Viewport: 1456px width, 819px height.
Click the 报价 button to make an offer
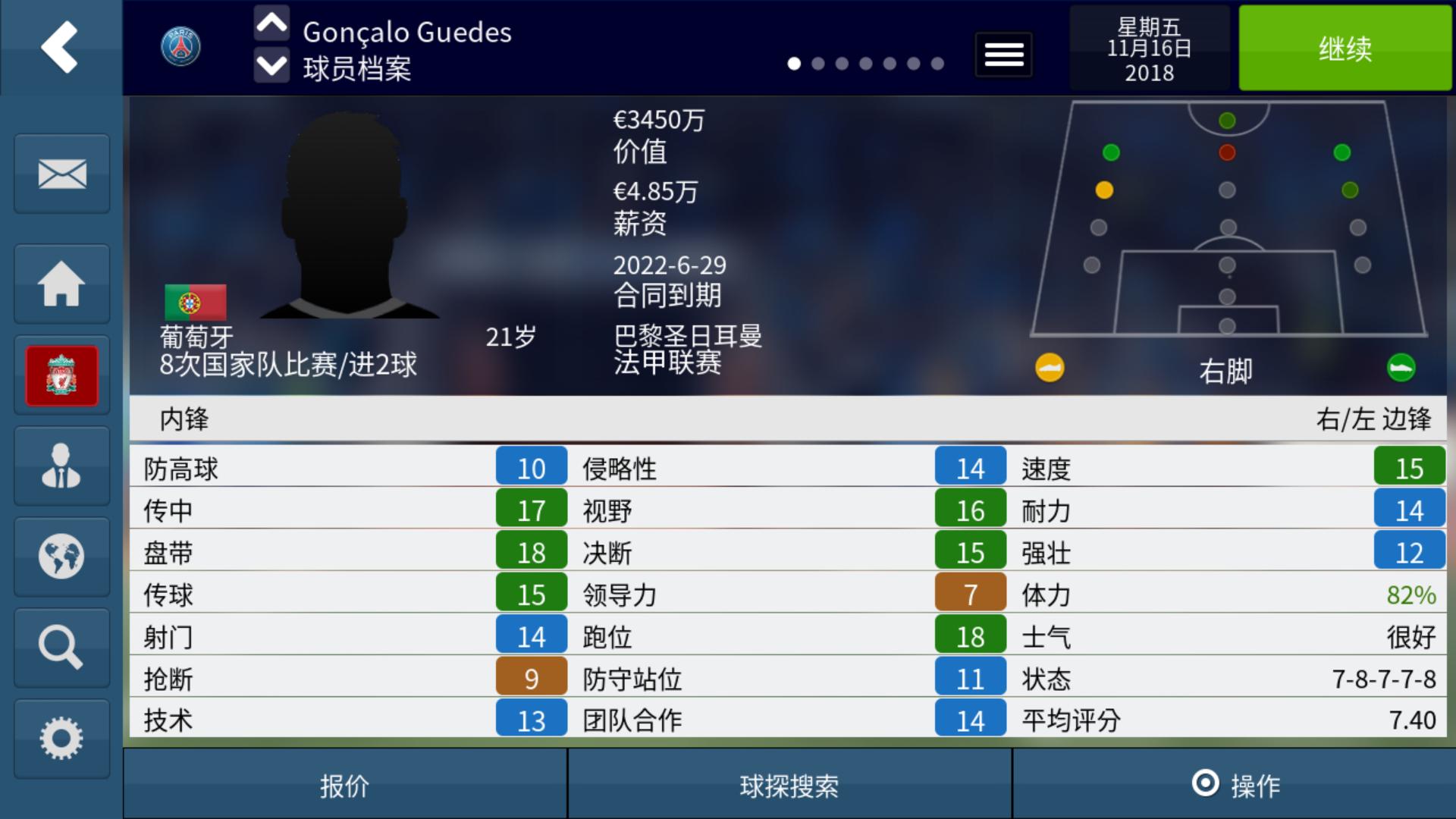(345, 787)
